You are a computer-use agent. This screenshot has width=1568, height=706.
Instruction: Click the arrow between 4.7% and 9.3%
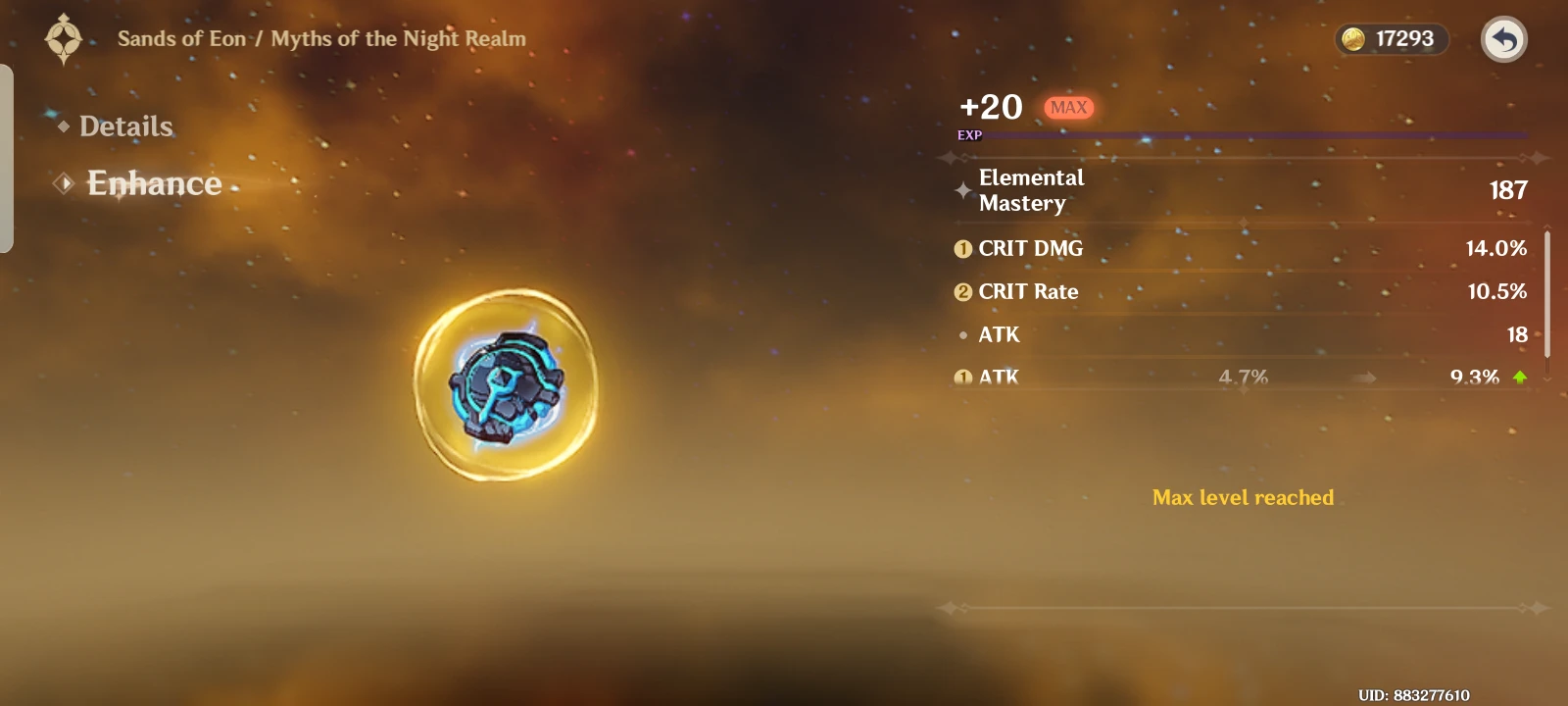(x=1364, y=377)
